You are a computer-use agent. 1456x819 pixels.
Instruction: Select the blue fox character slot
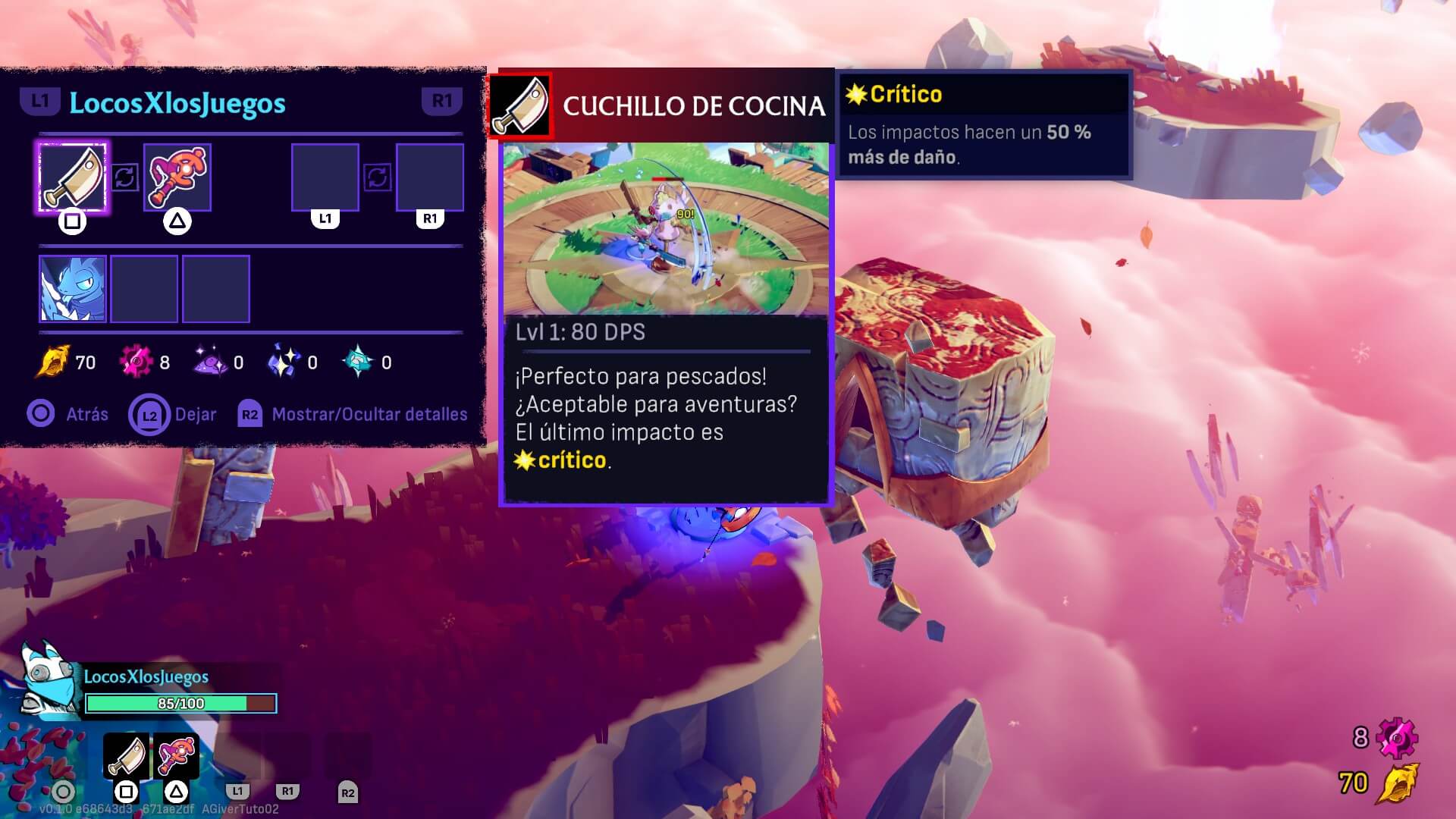tap(72, 289)
